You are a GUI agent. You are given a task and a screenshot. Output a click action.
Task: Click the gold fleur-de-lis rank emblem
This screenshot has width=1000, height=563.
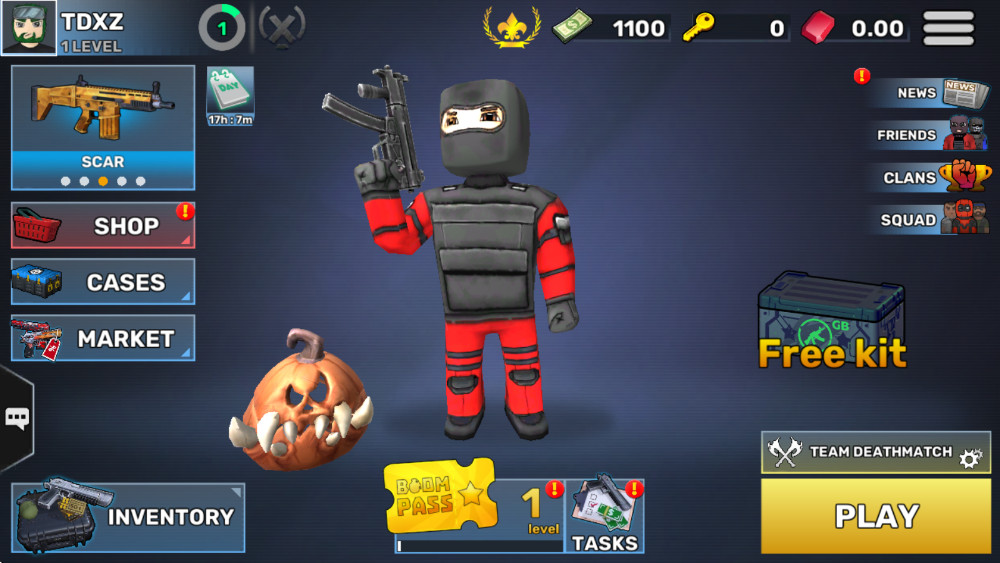point(512,27)
